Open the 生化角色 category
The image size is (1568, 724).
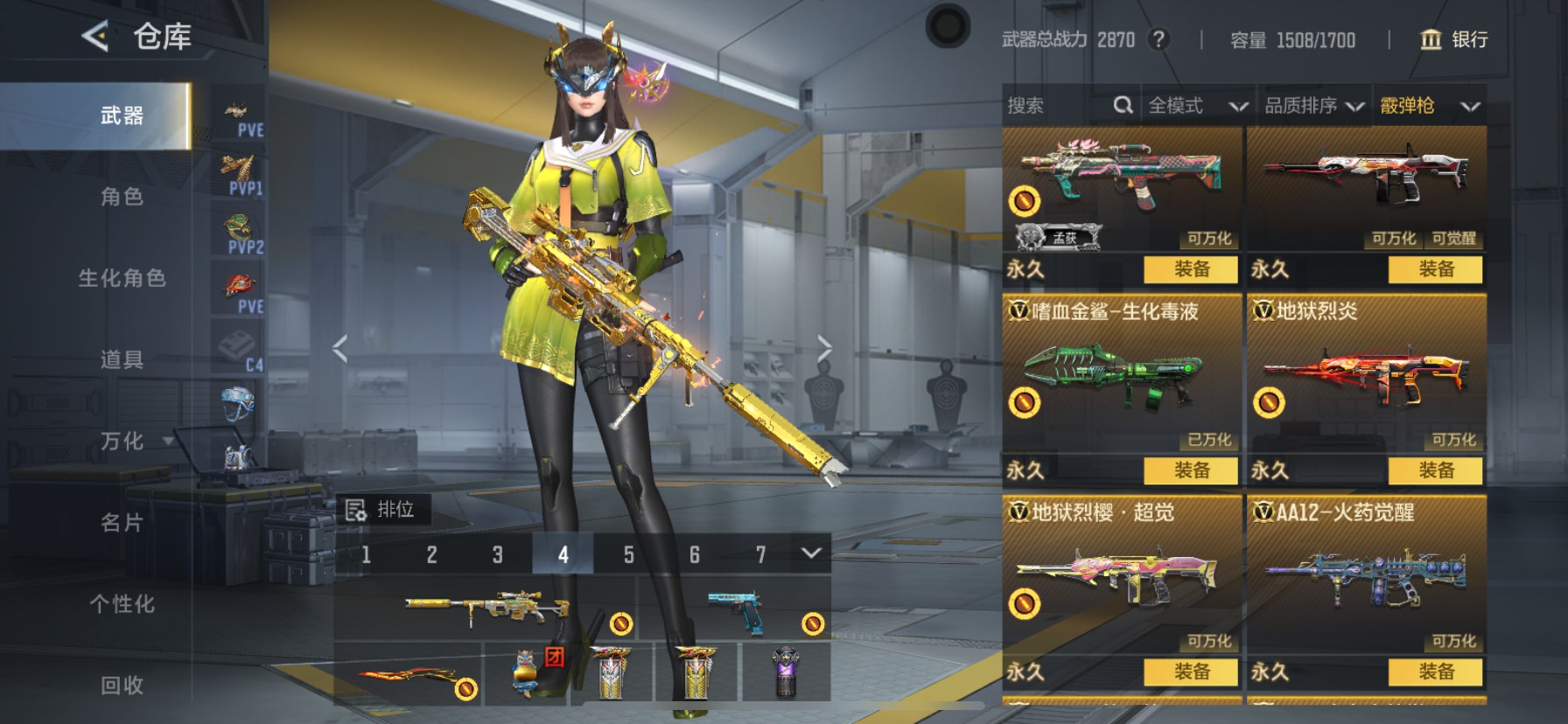(122, 278)
